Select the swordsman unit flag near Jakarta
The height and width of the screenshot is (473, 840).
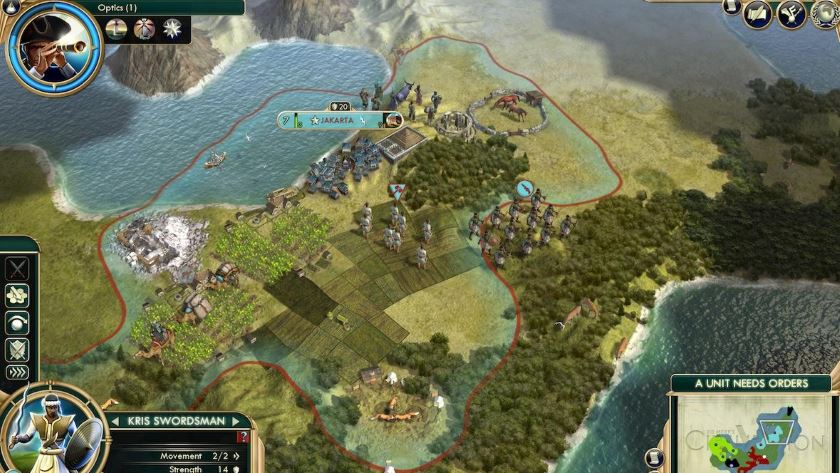click(x=398, y=190)
